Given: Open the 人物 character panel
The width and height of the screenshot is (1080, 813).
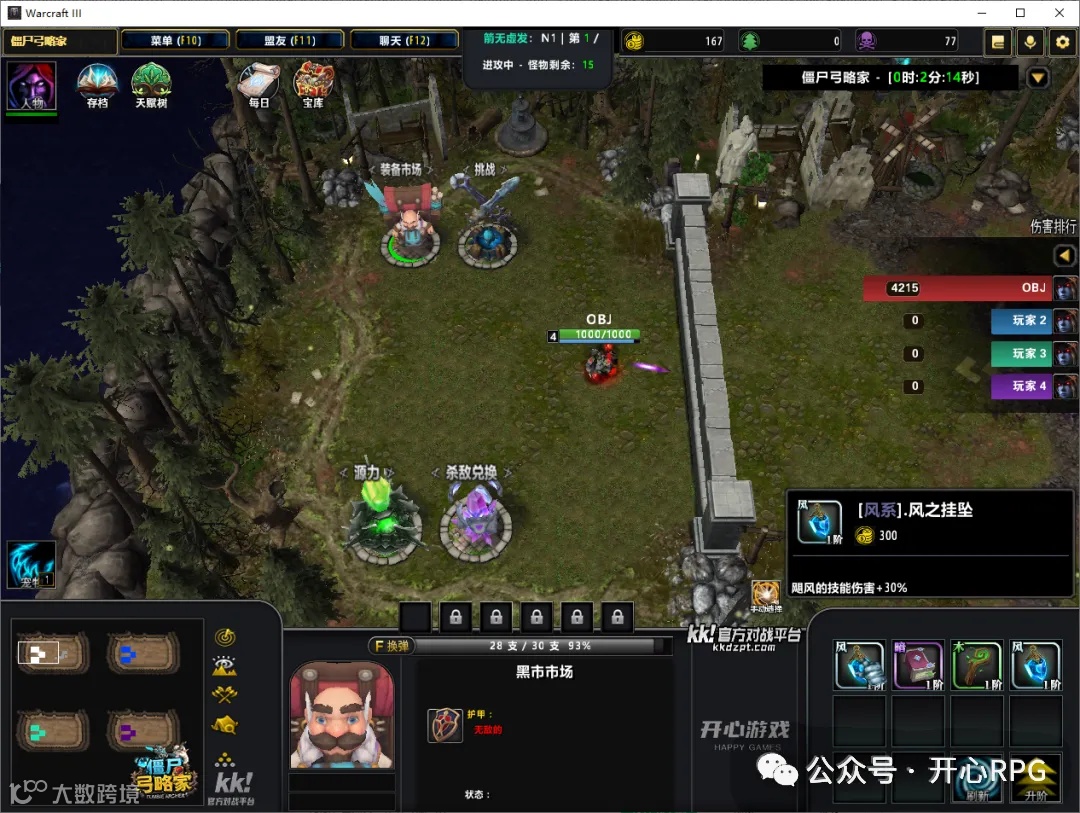Looking at the screenshot, I should [x=32, y=87].
